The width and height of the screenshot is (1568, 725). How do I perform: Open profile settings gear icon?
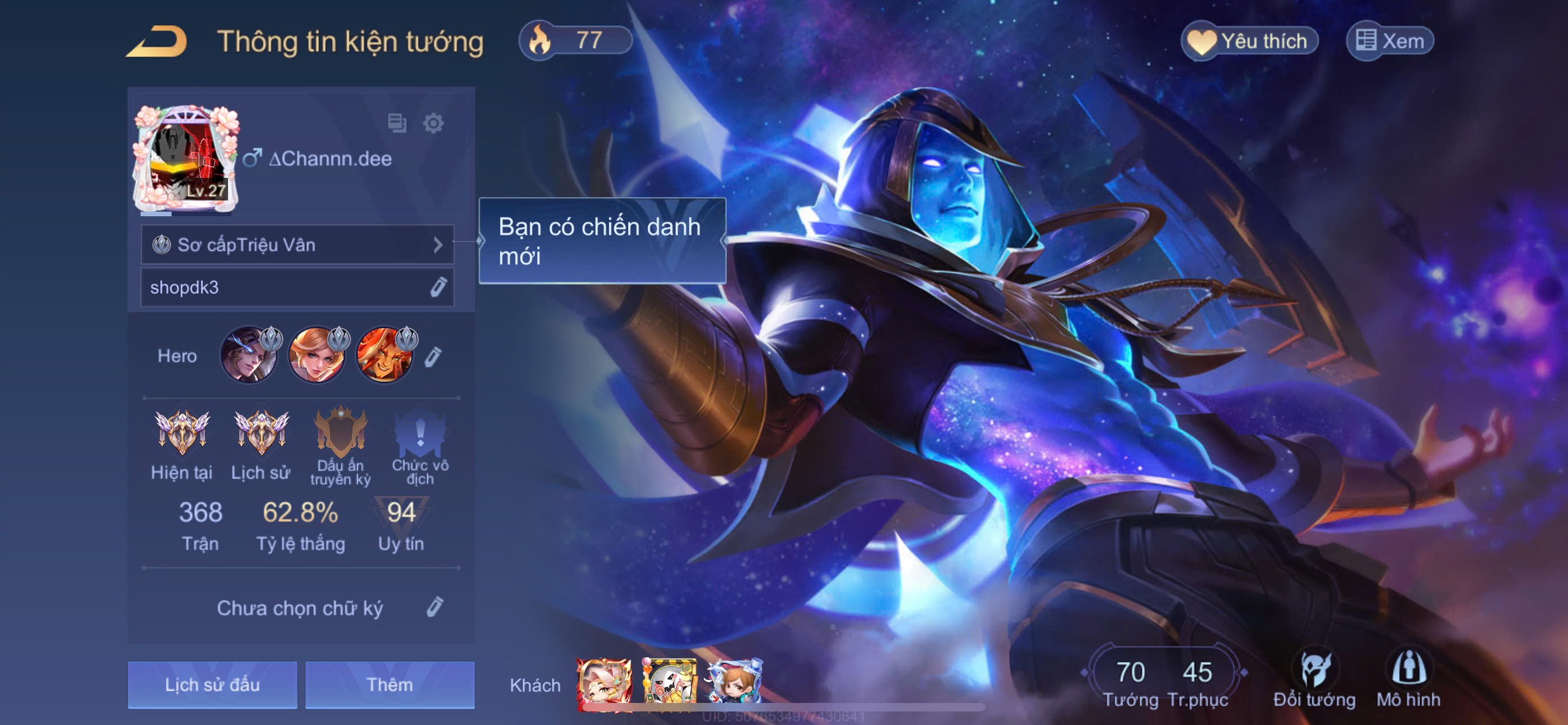tap(433, 124)
